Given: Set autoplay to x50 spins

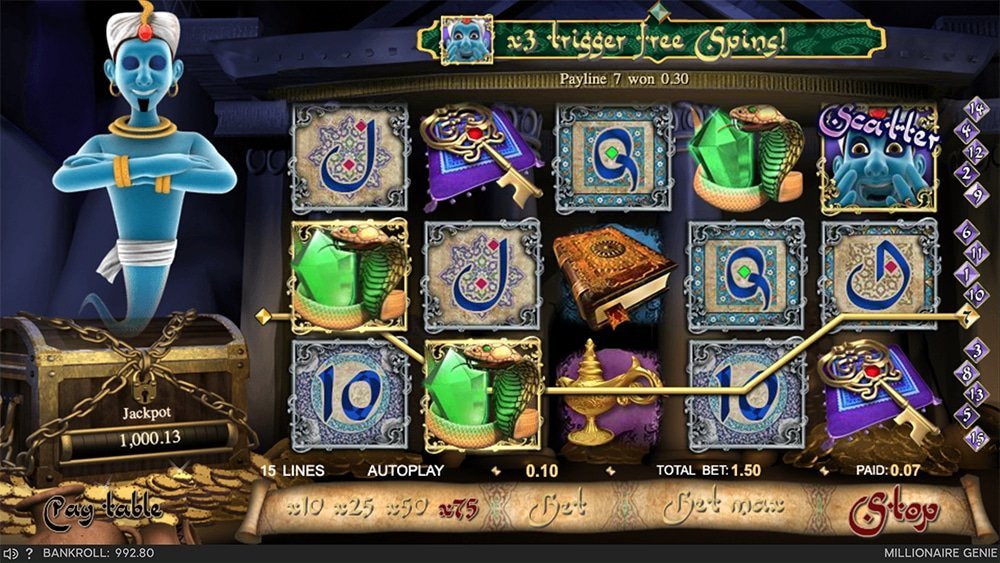Looking at the screenshot, I should 407,508.
